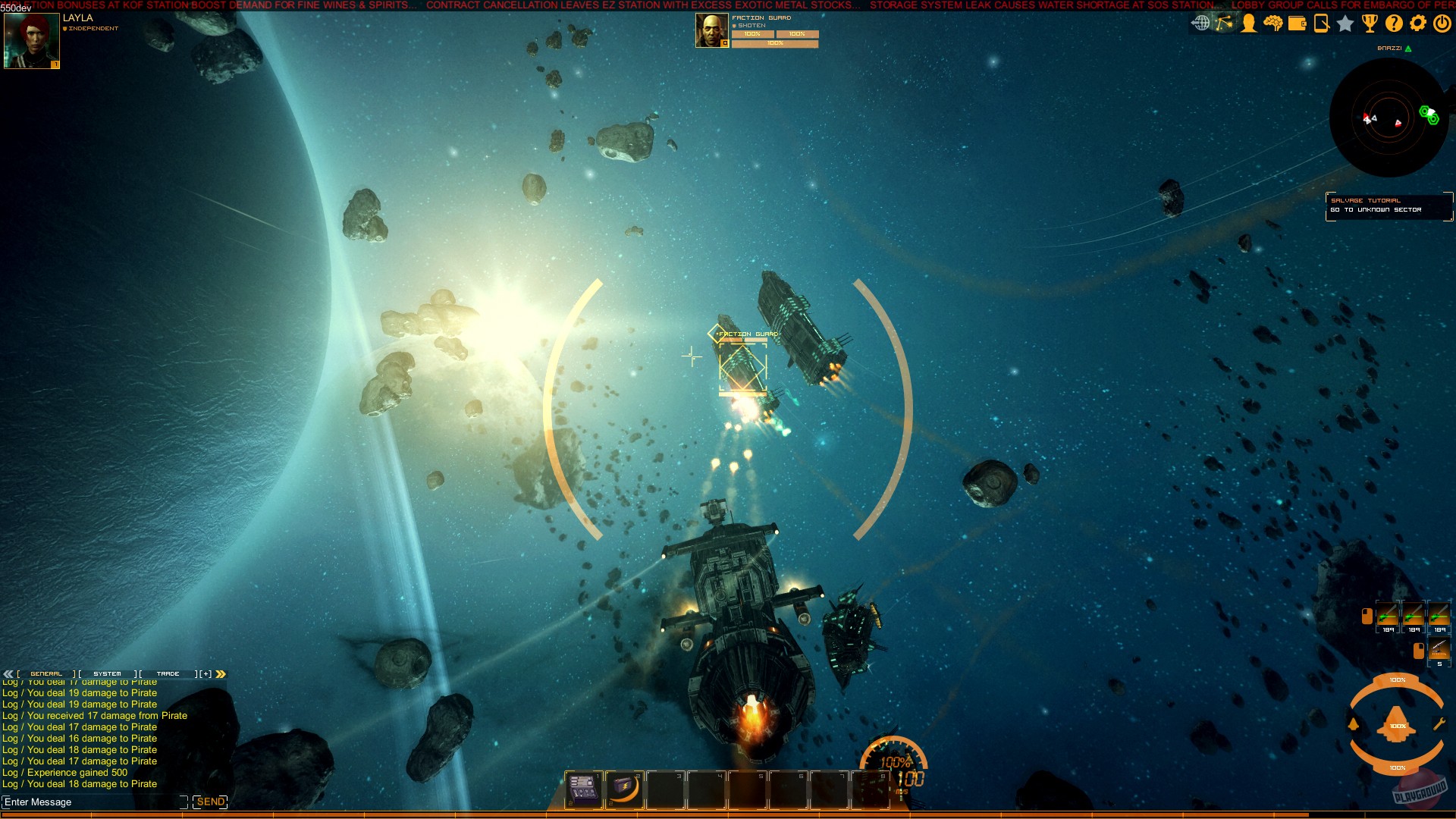
Task: Open the brain skills icon
Action: coord(1272,23)
